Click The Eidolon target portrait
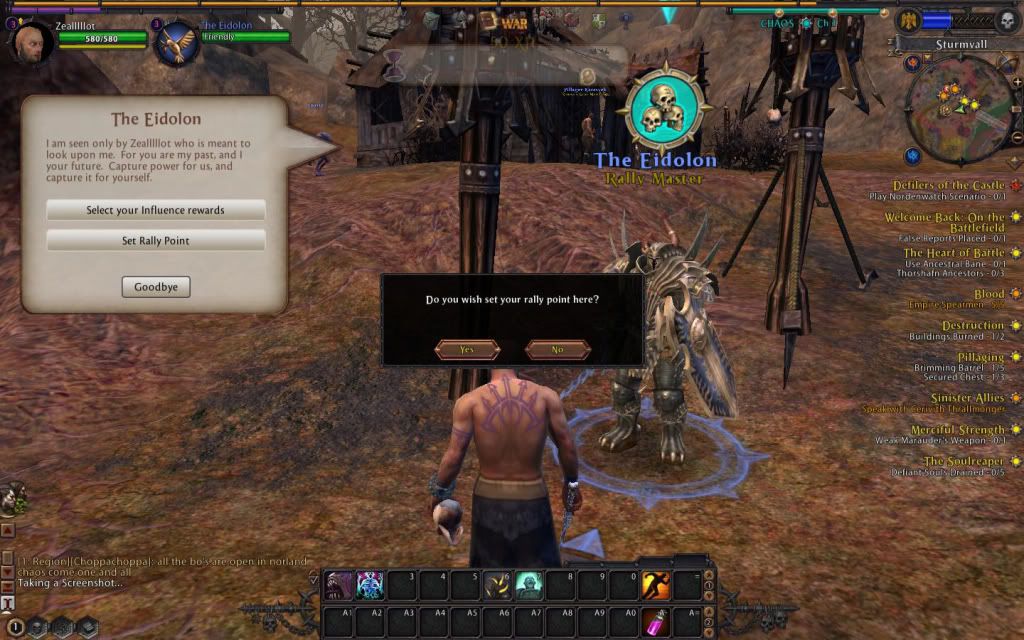Image resolution: width=1024 pixels, height=640 pixels. point(178,43)
